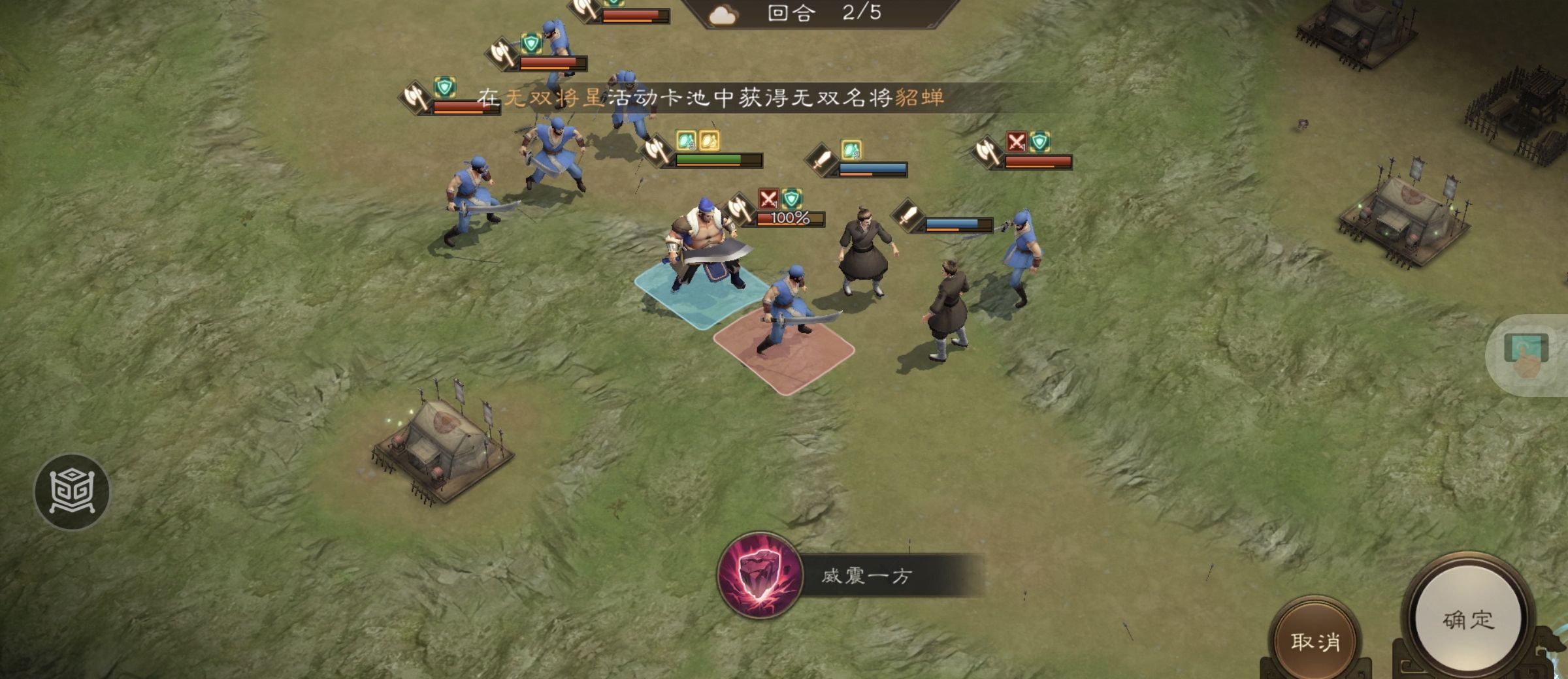Viewport: 1568px width, 679px height.
Task: Tap the sword icon above the brown-robed civilian
Action: 823,162
